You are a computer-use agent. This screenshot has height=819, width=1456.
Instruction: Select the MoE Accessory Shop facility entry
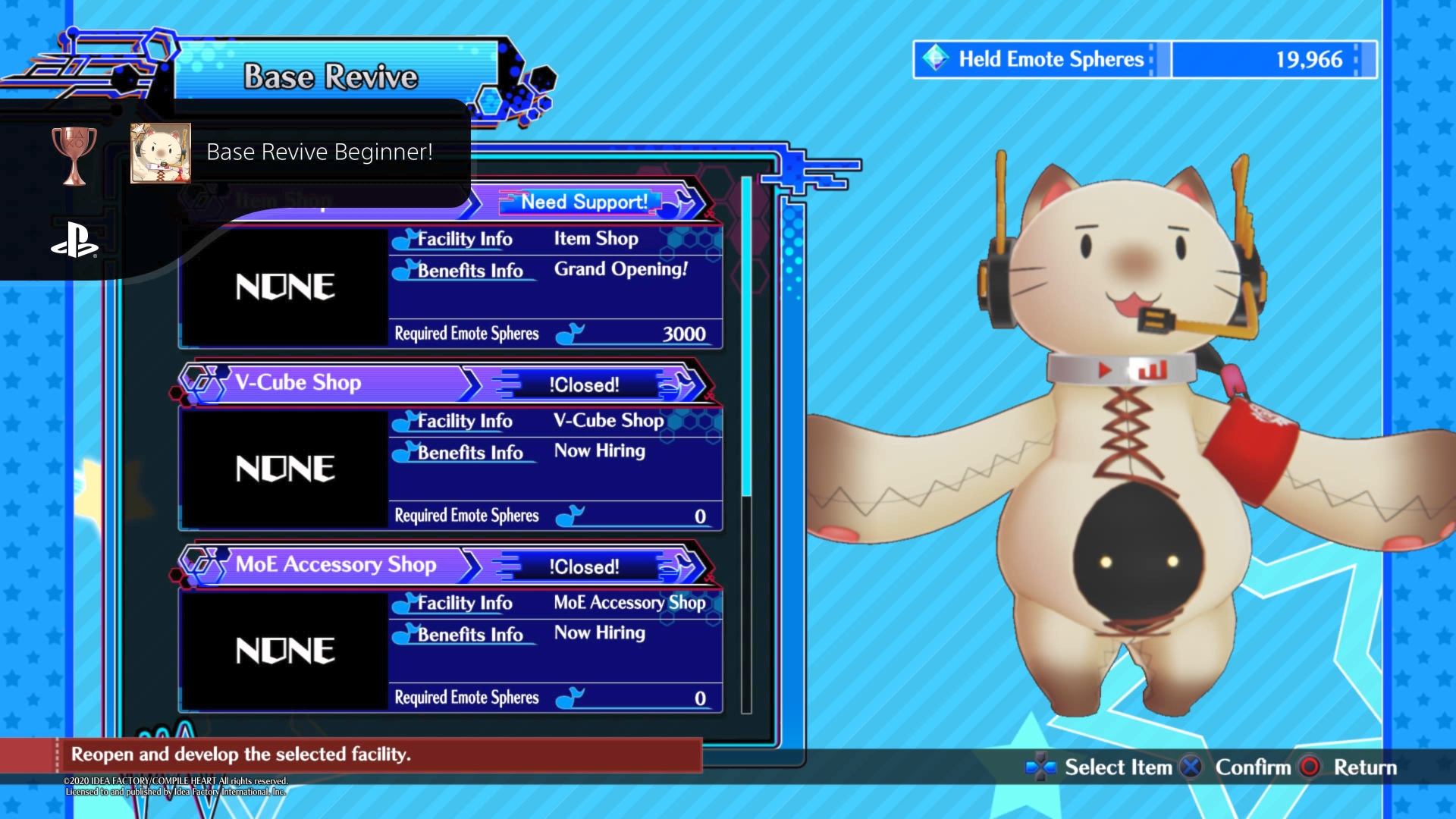click(337, 565)
